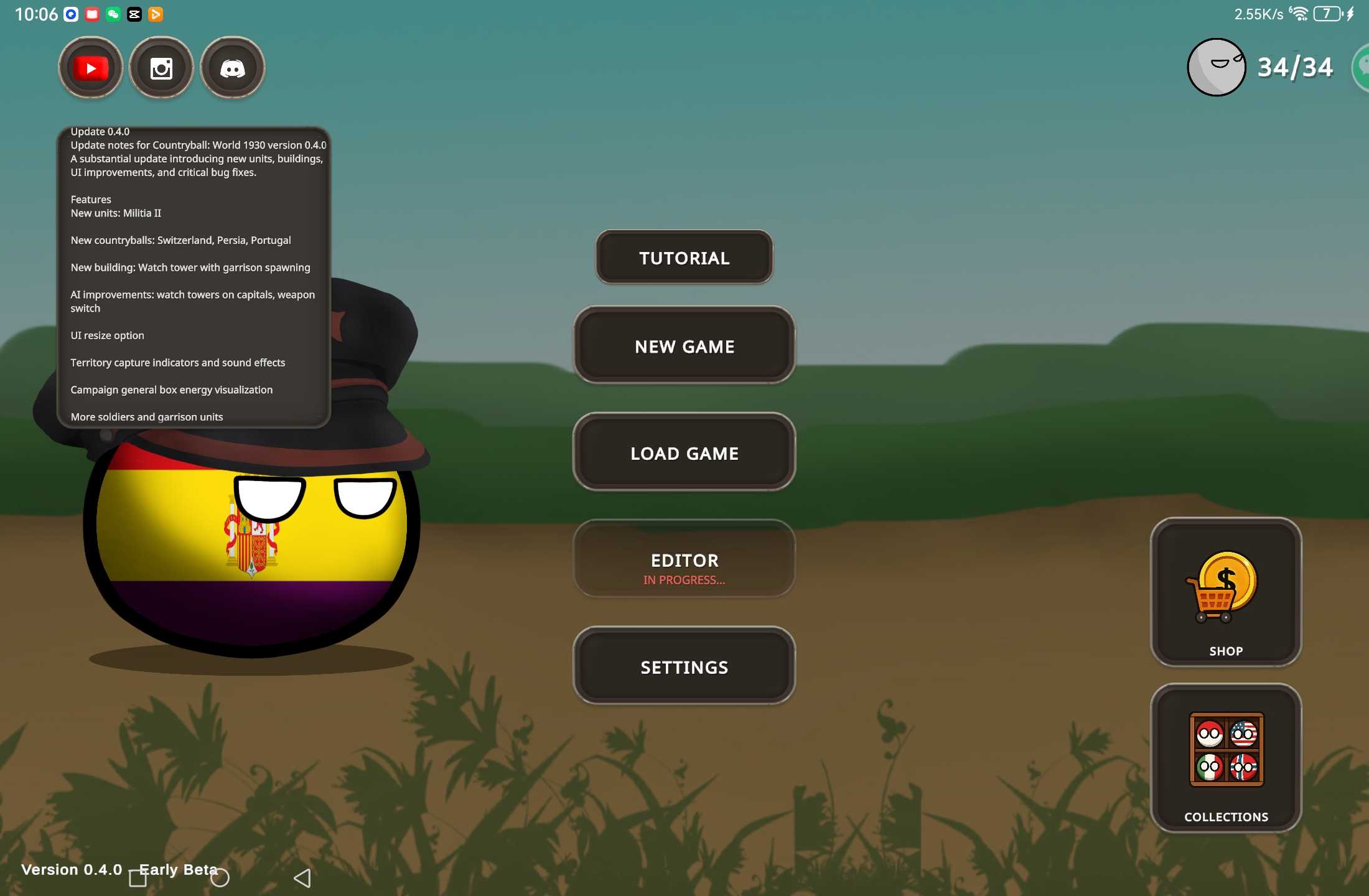Start a New Game
The image size is (1369, 896).
tap(684, 346)
